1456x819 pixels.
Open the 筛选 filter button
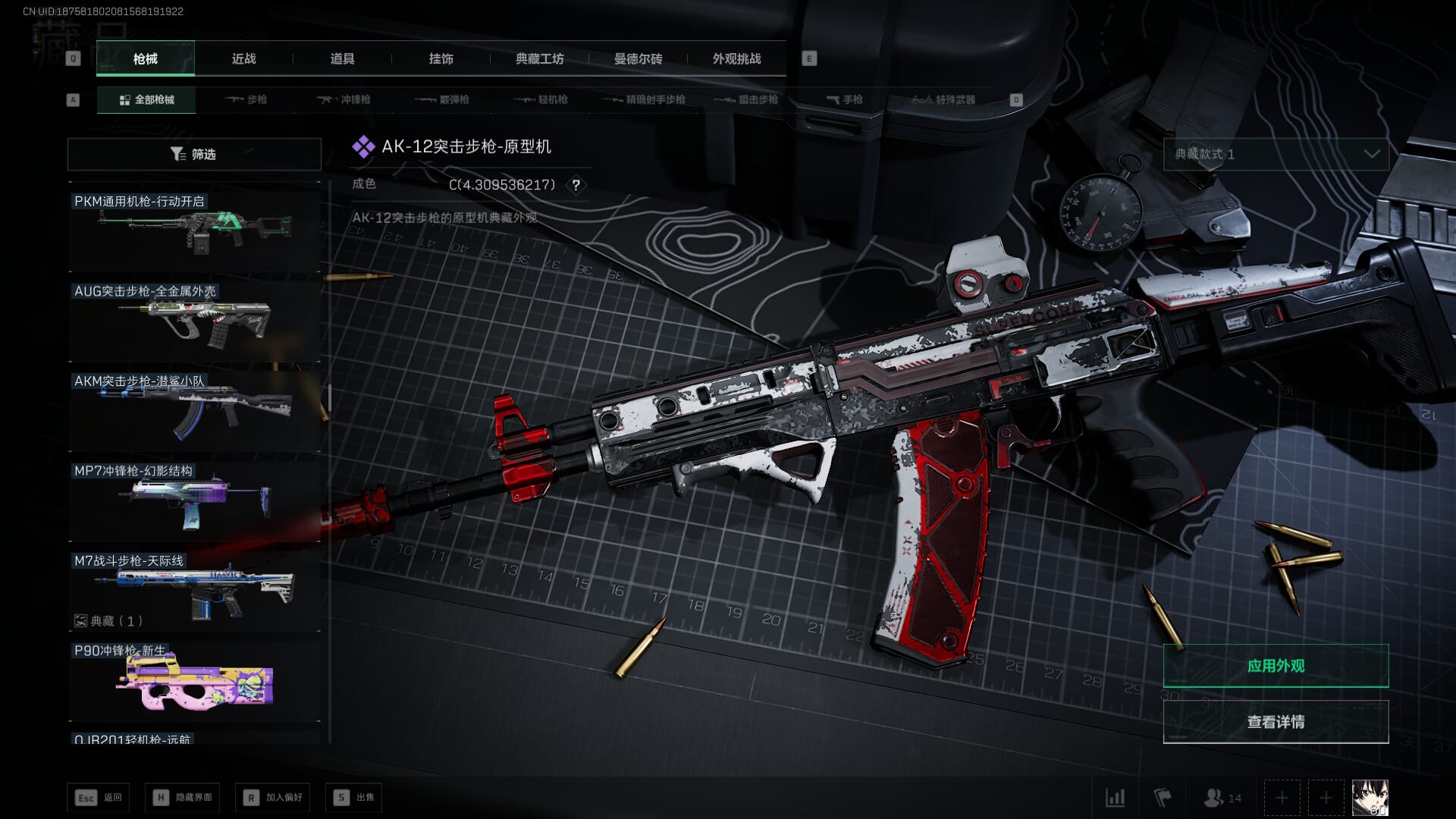[x=194, y=154]
